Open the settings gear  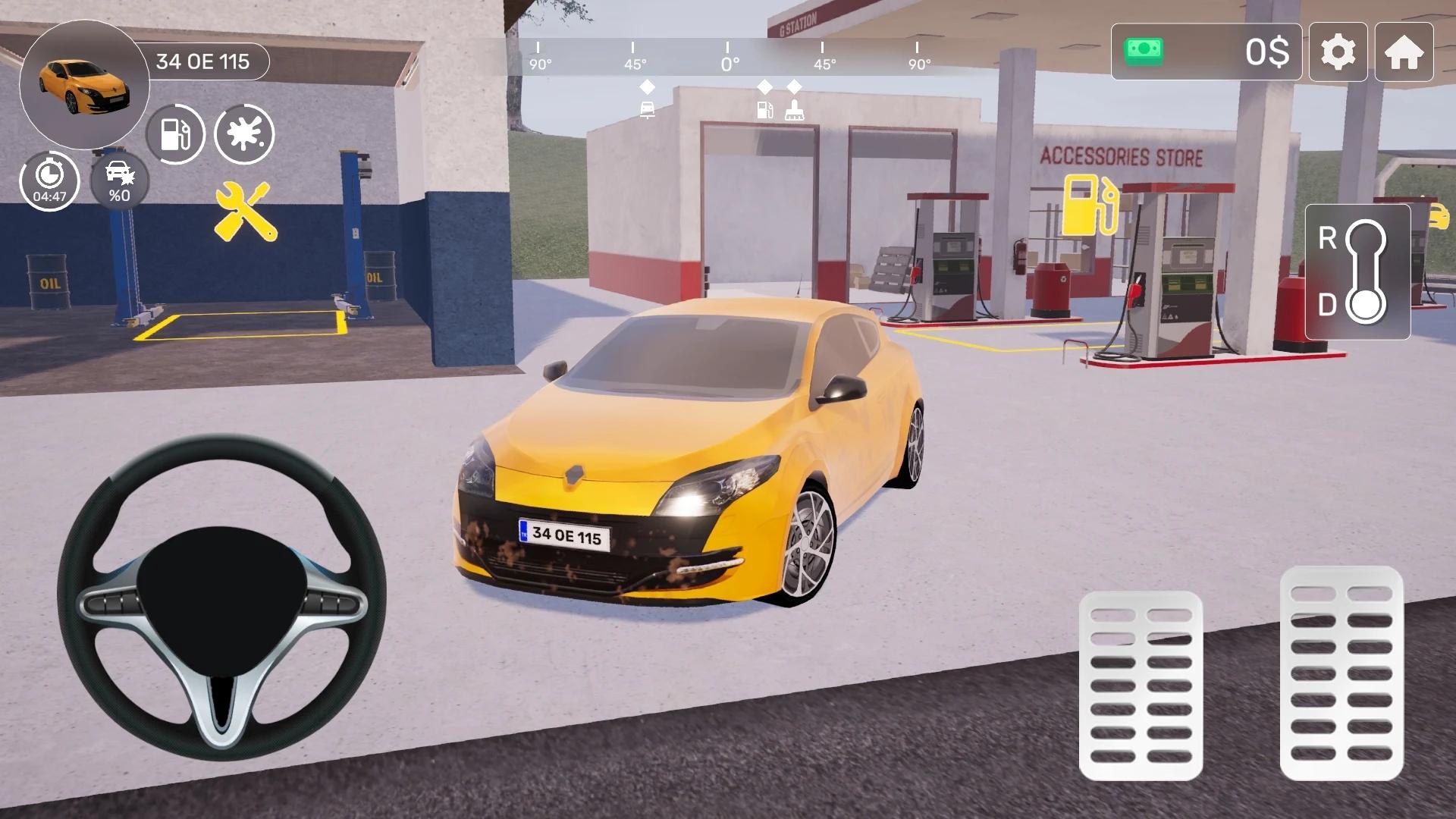pos(1338,52)
